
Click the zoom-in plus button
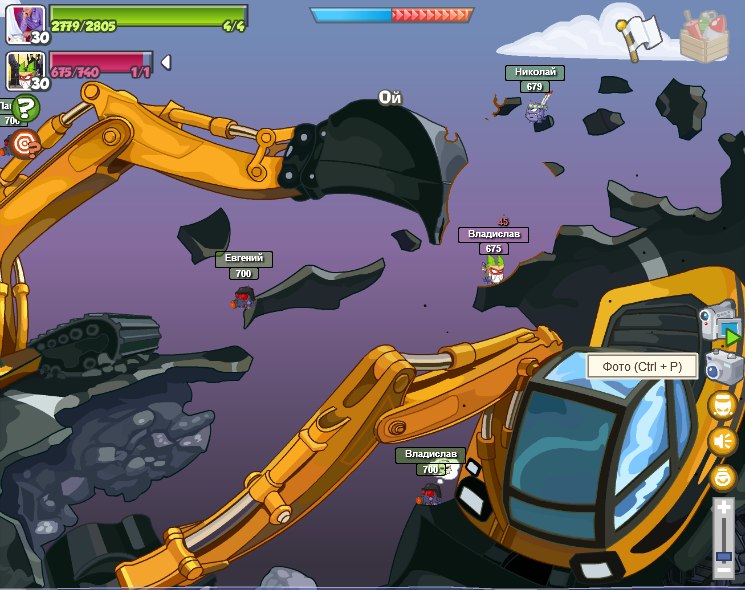coord(724,508)
